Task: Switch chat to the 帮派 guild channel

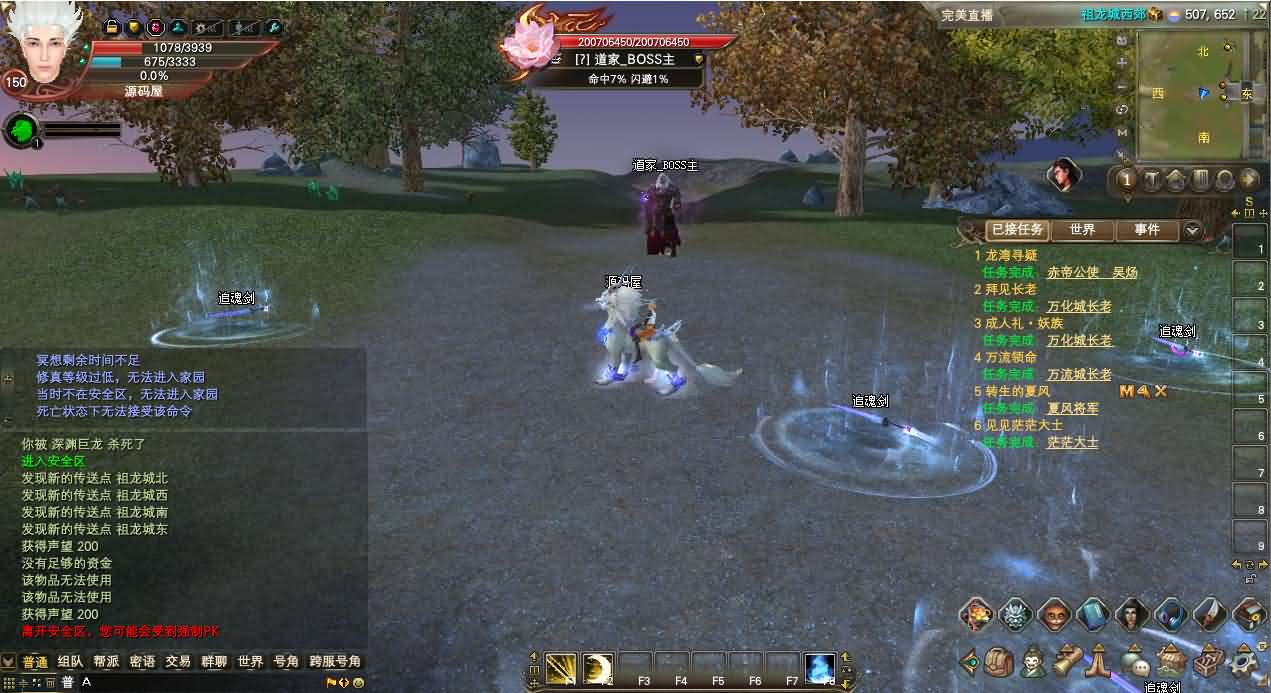Action: click(x=106, y=662)
